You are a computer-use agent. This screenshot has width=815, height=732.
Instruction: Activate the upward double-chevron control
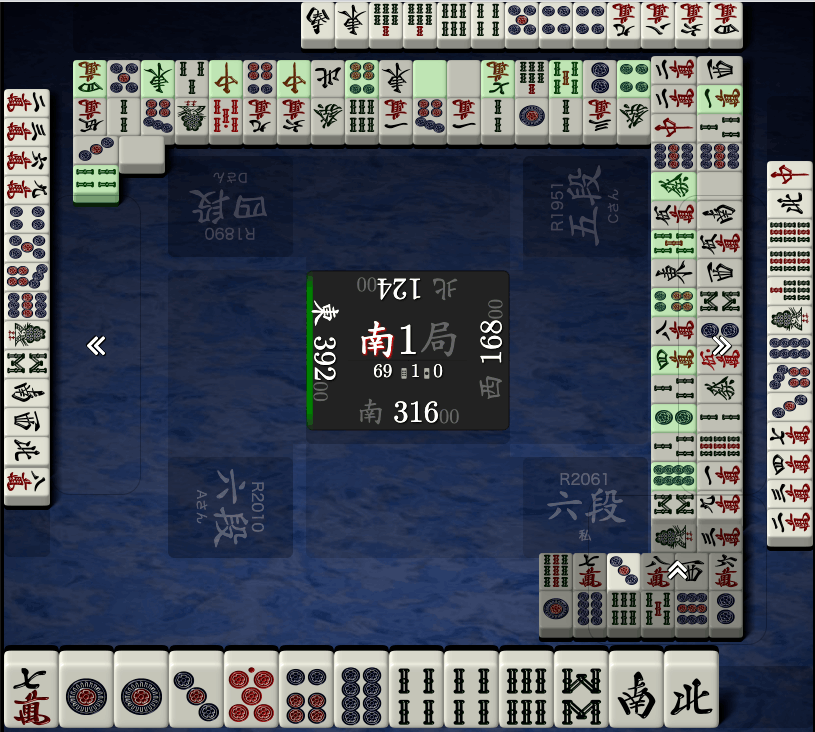678,570
